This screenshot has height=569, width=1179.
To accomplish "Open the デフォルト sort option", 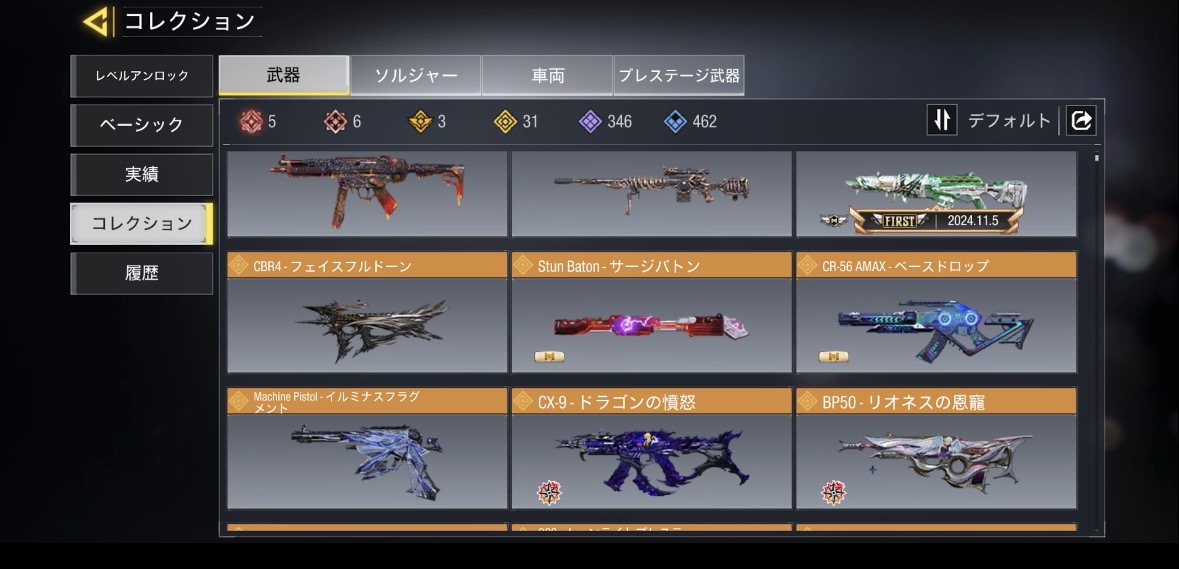I will coord(1009,121).
